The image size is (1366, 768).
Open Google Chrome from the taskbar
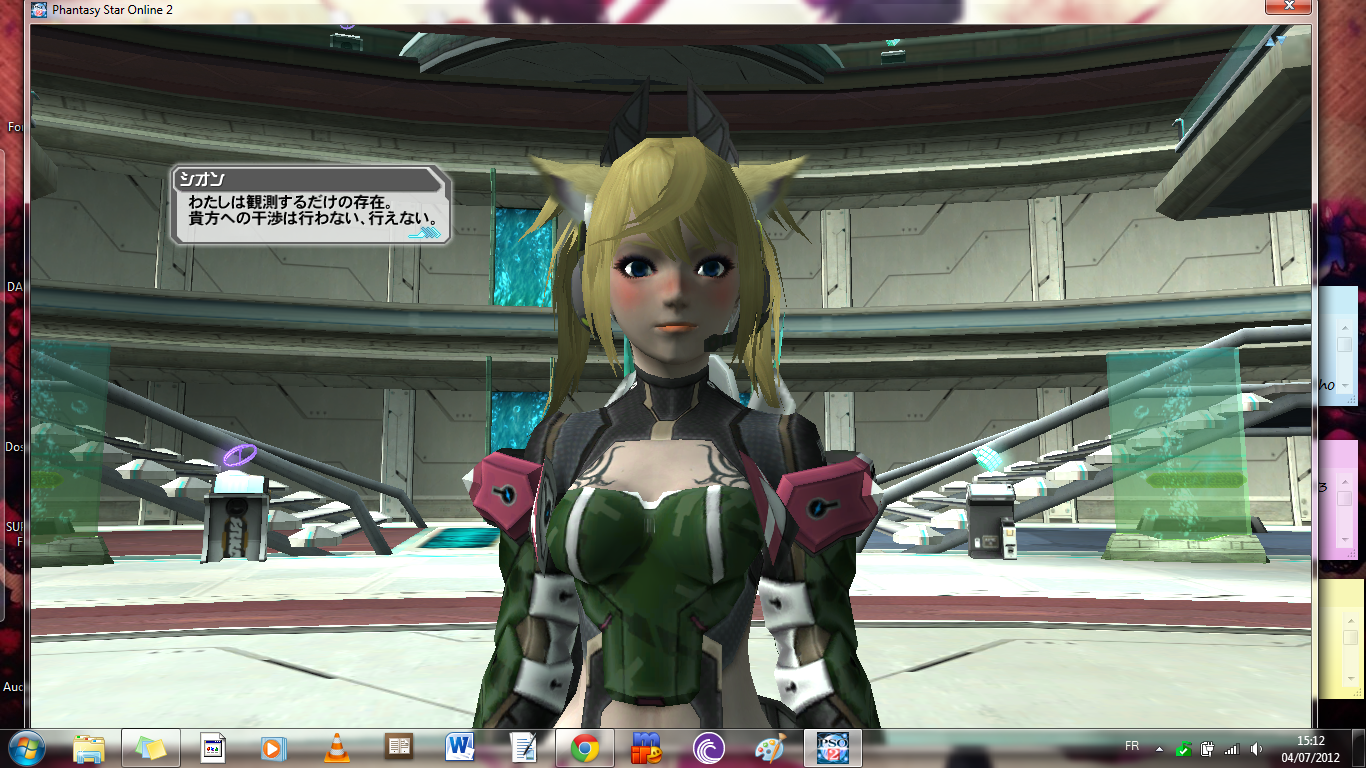click(x=585, y=747)
